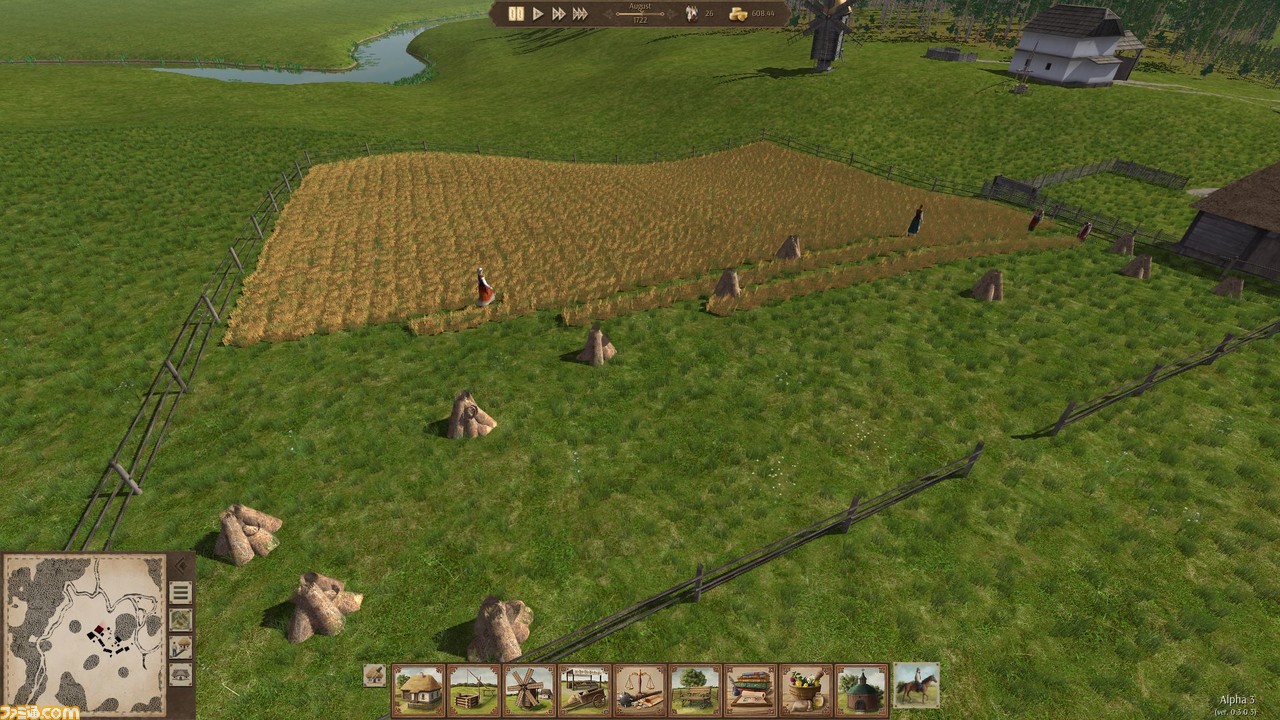Screen dimensions: 1280x720
Task: Choose the windmill build category
Action: pyautogui.click(x=529, y=689)
